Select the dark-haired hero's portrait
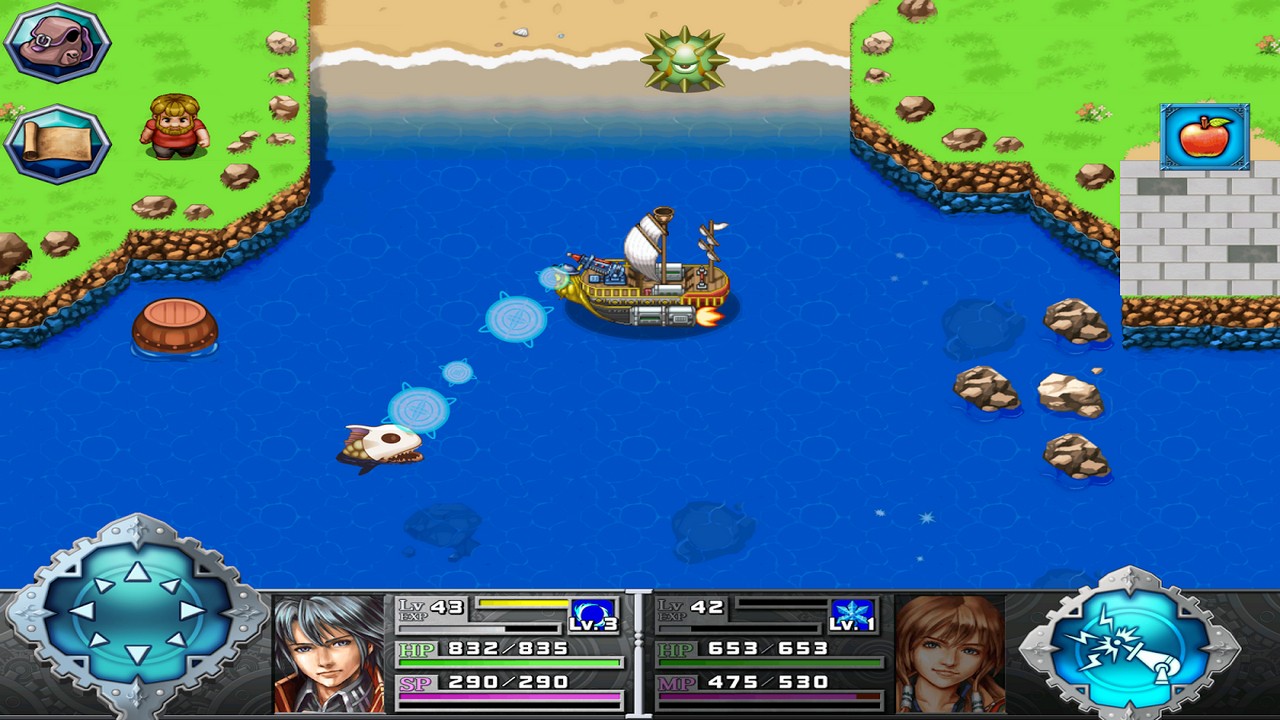This screenshot has width=1280, height=720. [329, 655]
